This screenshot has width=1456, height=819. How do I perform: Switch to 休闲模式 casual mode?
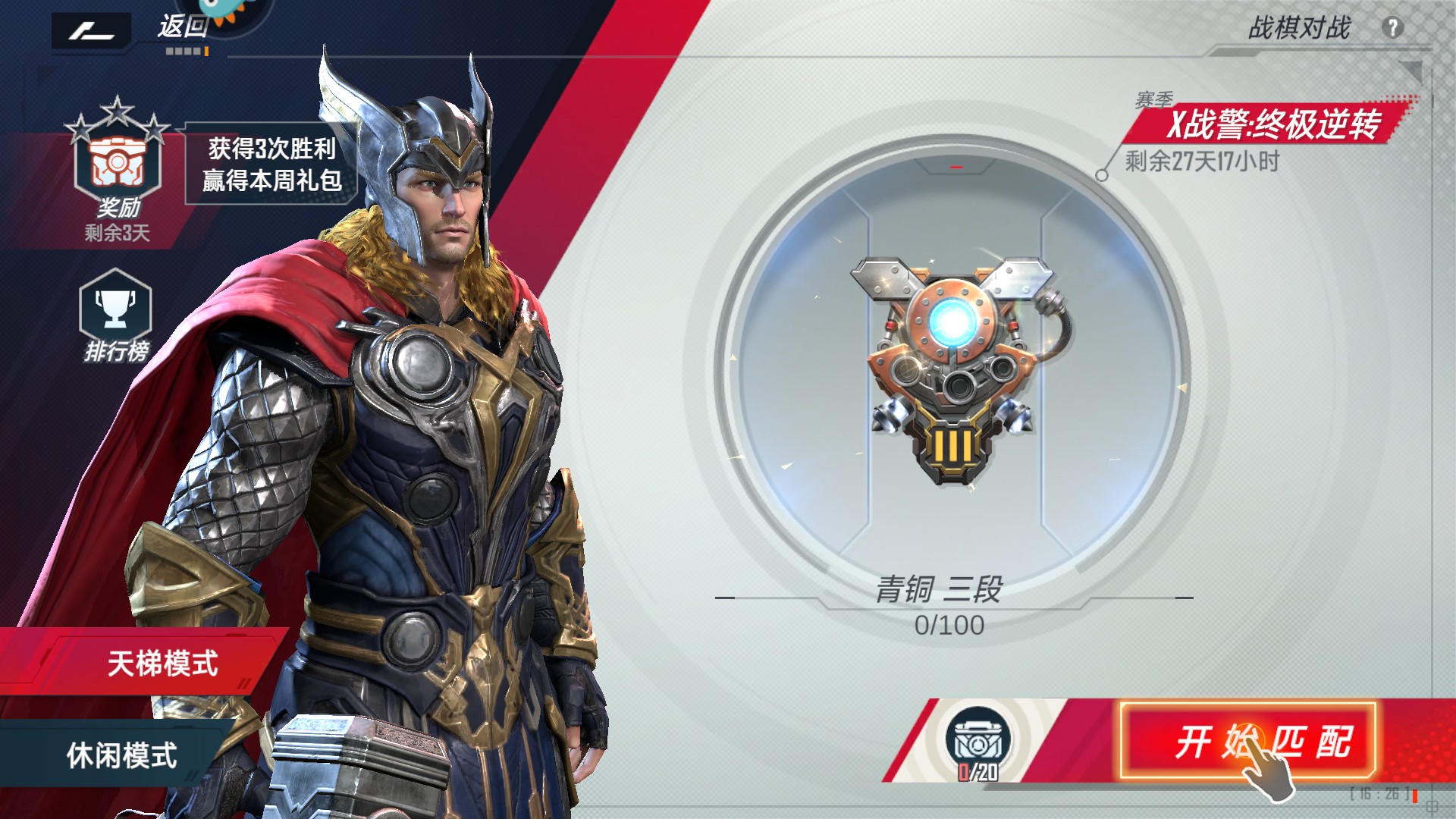click(x=121, y=755)
